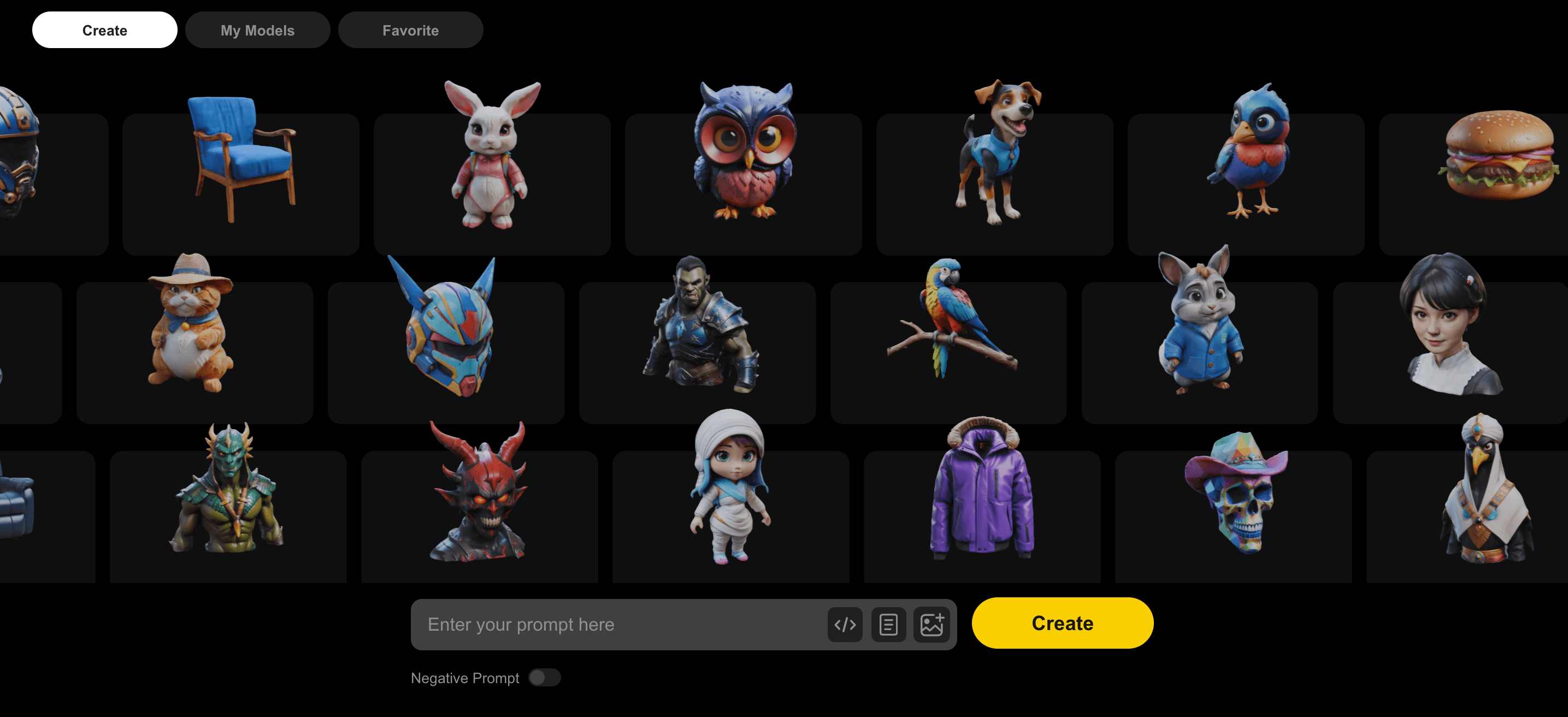Screen dimensions: 1568x717
Task: Toggle the Negative Prompt switch
Action: (544, 678)
